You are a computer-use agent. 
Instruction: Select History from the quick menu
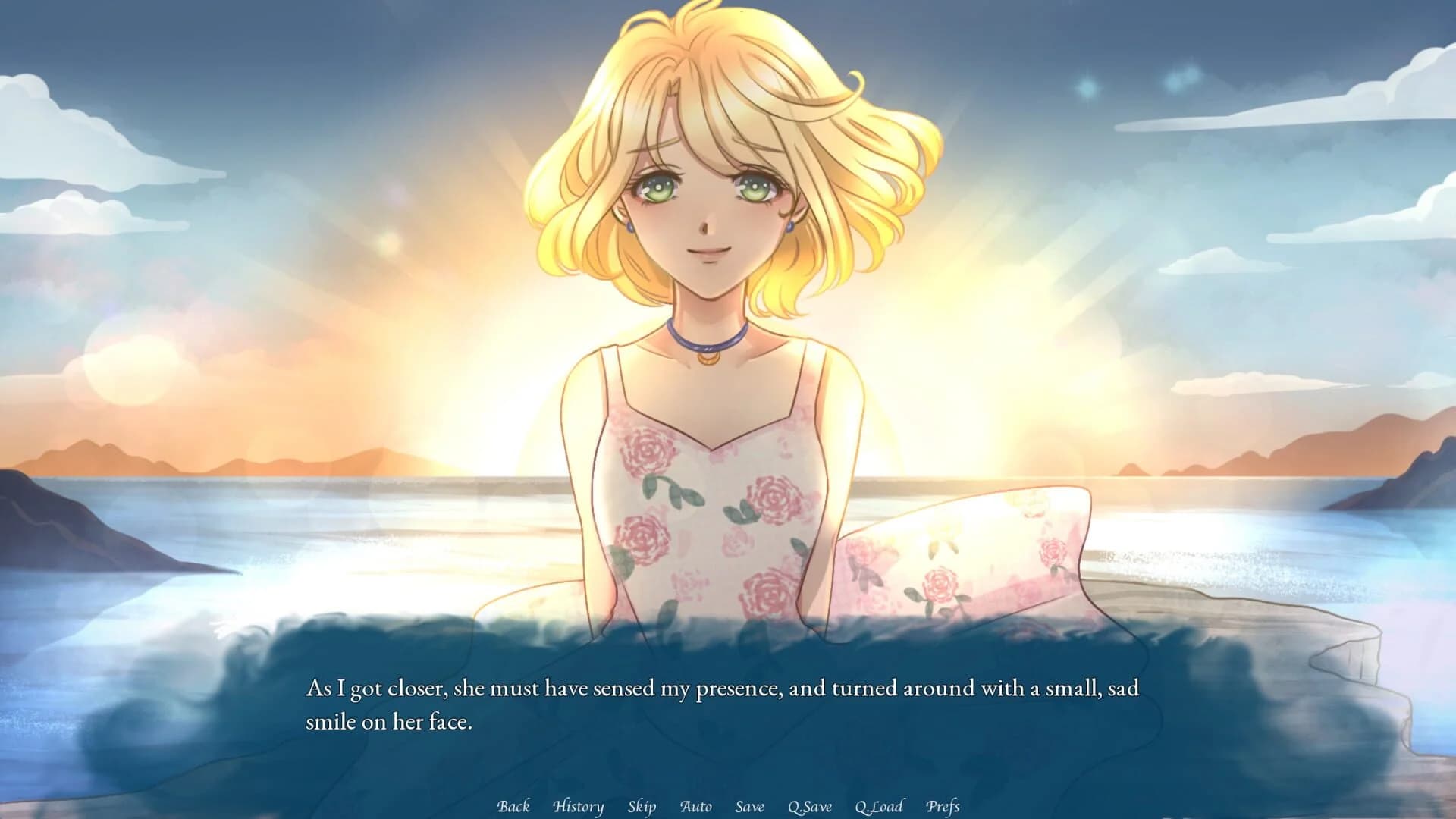pyautogui.click(x=578, y=807)
